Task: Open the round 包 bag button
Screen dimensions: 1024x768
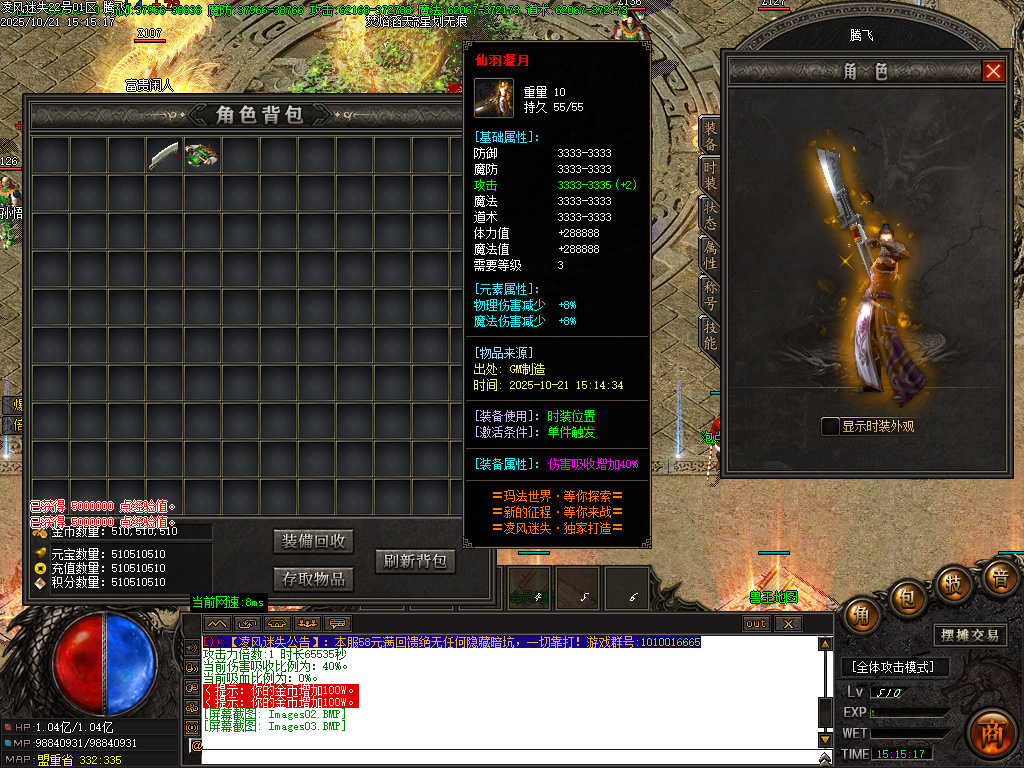Action: 909,598
